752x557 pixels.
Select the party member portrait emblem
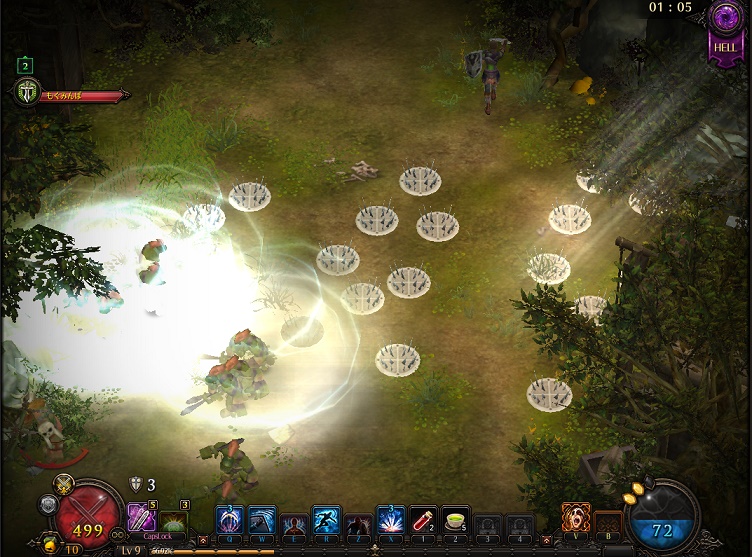click(x=27, y=94)
